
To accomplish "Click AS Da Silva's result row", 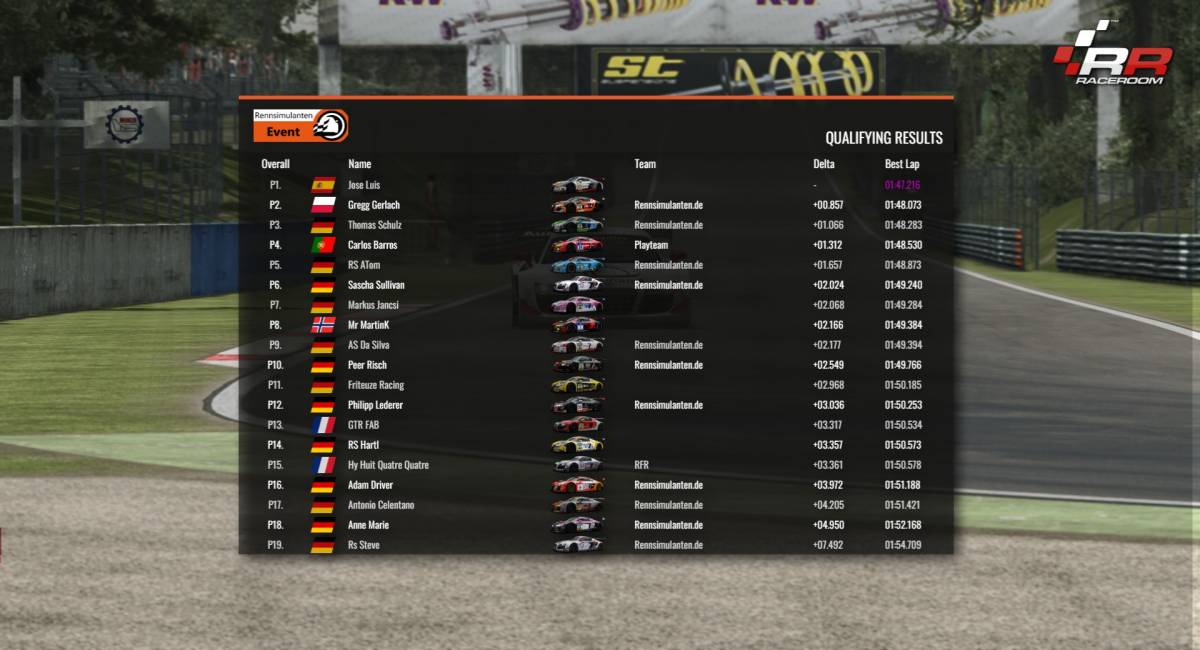I will coord(367,345).
